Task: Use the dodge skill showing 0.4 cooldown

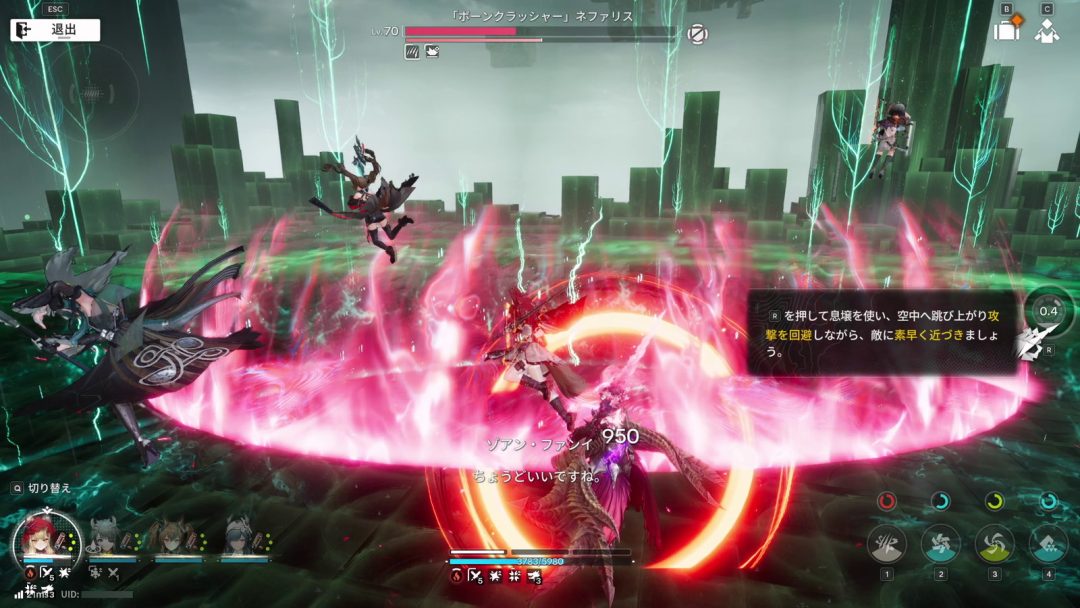Action: 1048,311
